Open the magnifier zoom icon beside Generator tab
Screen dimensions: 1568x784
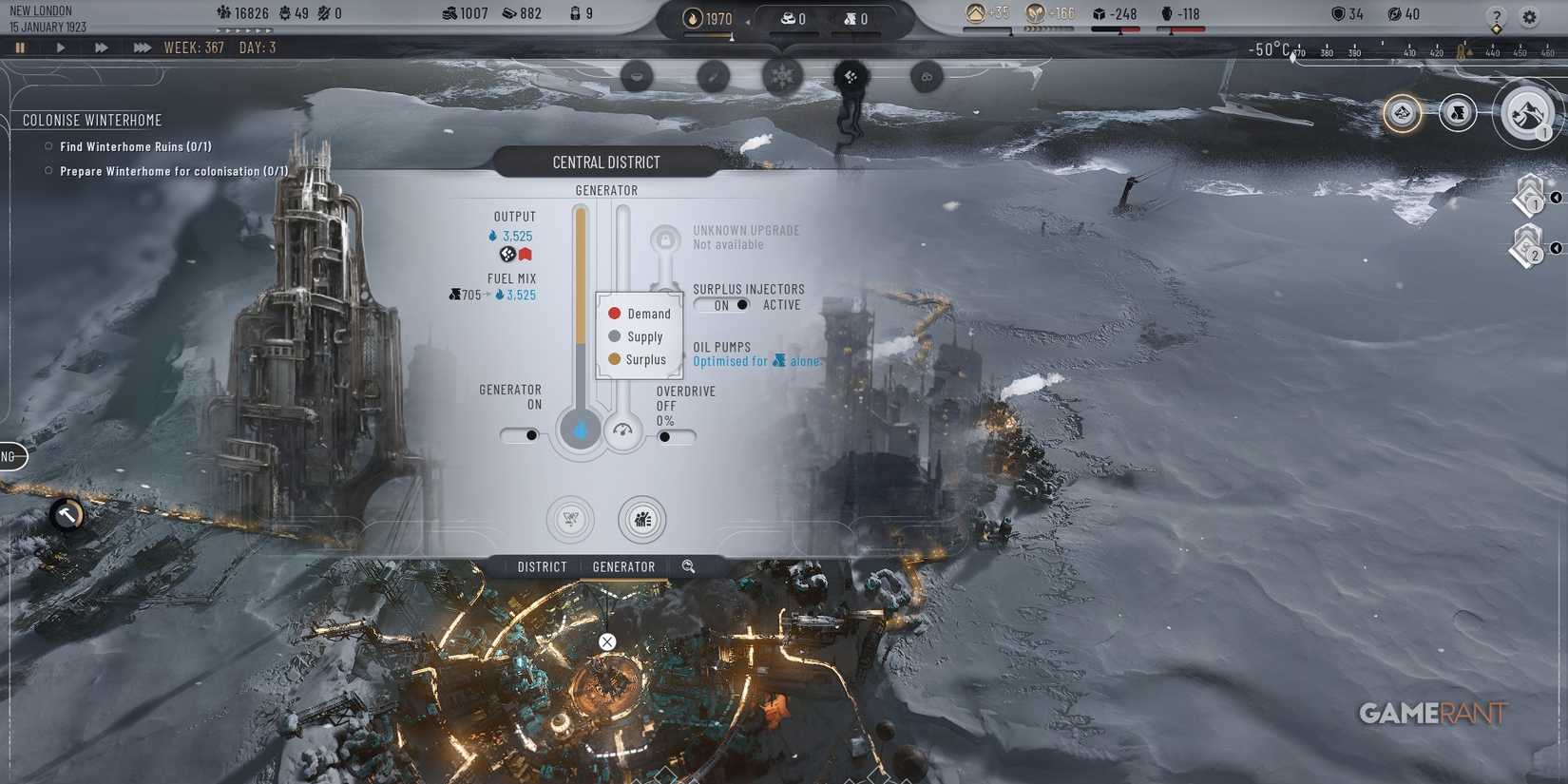(x=688, y=566)
